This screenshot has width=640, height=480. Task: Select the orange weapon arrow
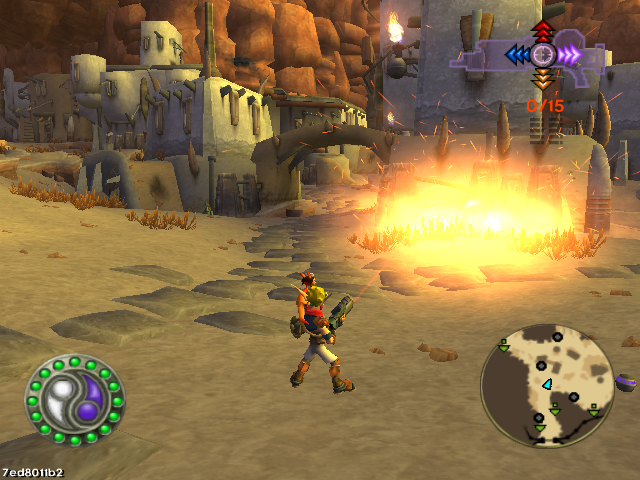pyautogui.click(x=543, y=79)
